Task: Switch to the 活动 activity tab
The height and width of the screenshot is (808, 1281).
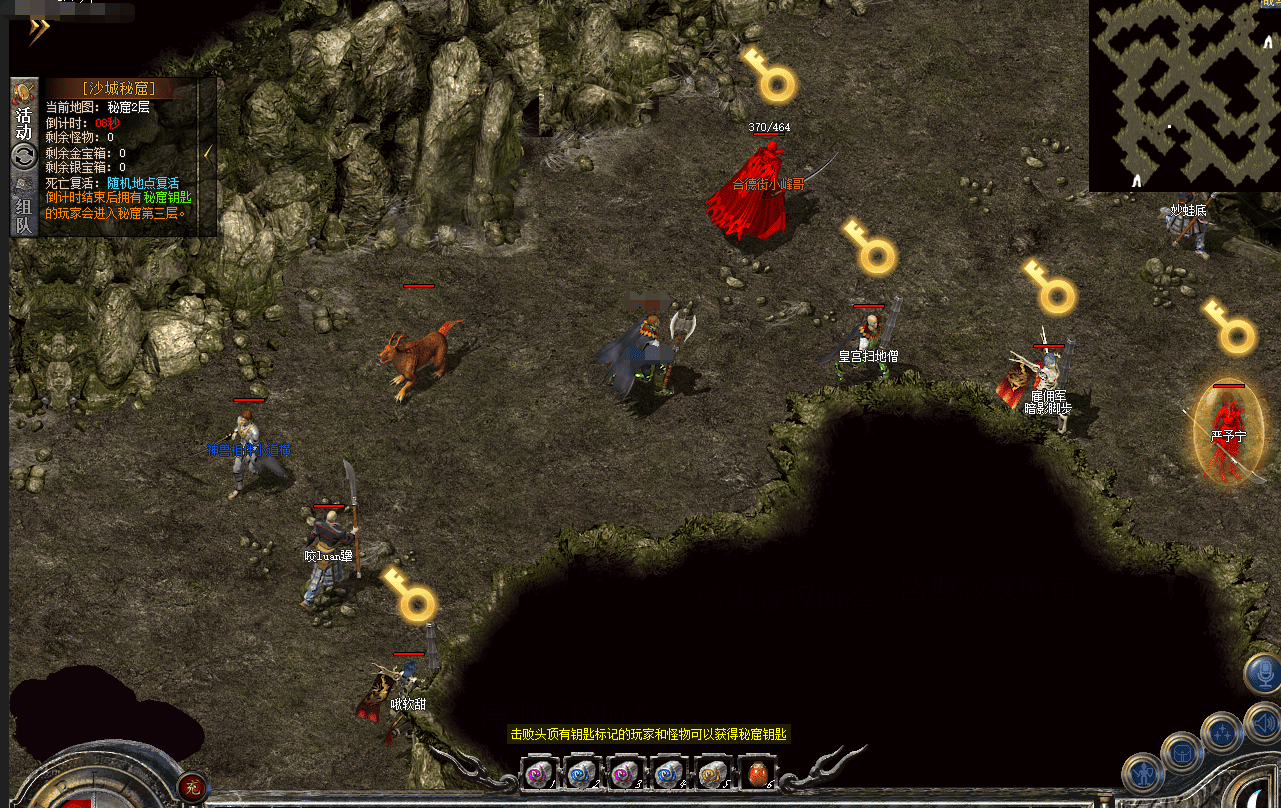Action: [x=24, y=116]
